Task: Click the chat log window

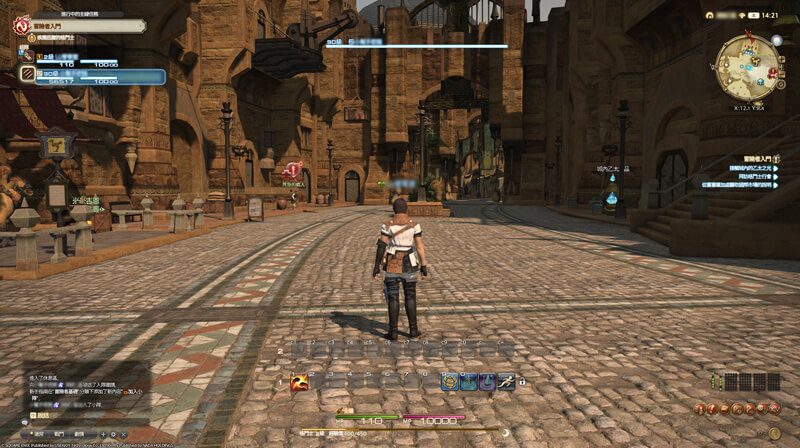Action: pos(75,392)
